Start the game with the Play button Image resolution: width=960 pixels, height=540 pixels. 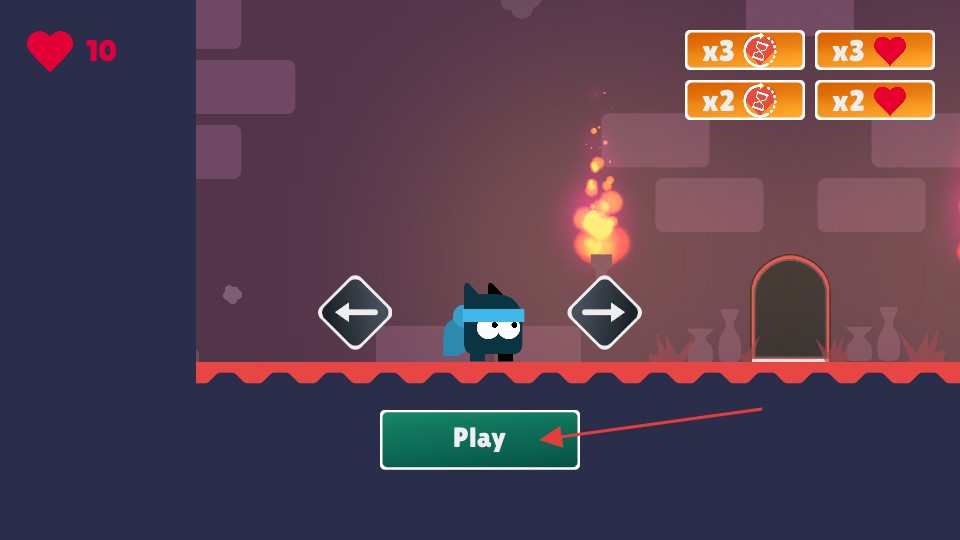tap(479, 439)
